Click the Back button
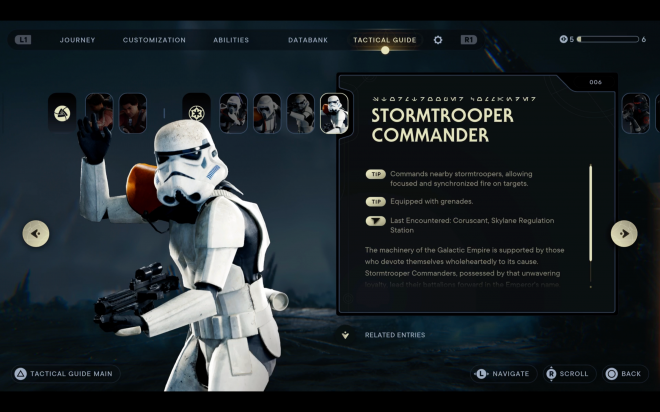660x412 pixels. coord(624,374)
